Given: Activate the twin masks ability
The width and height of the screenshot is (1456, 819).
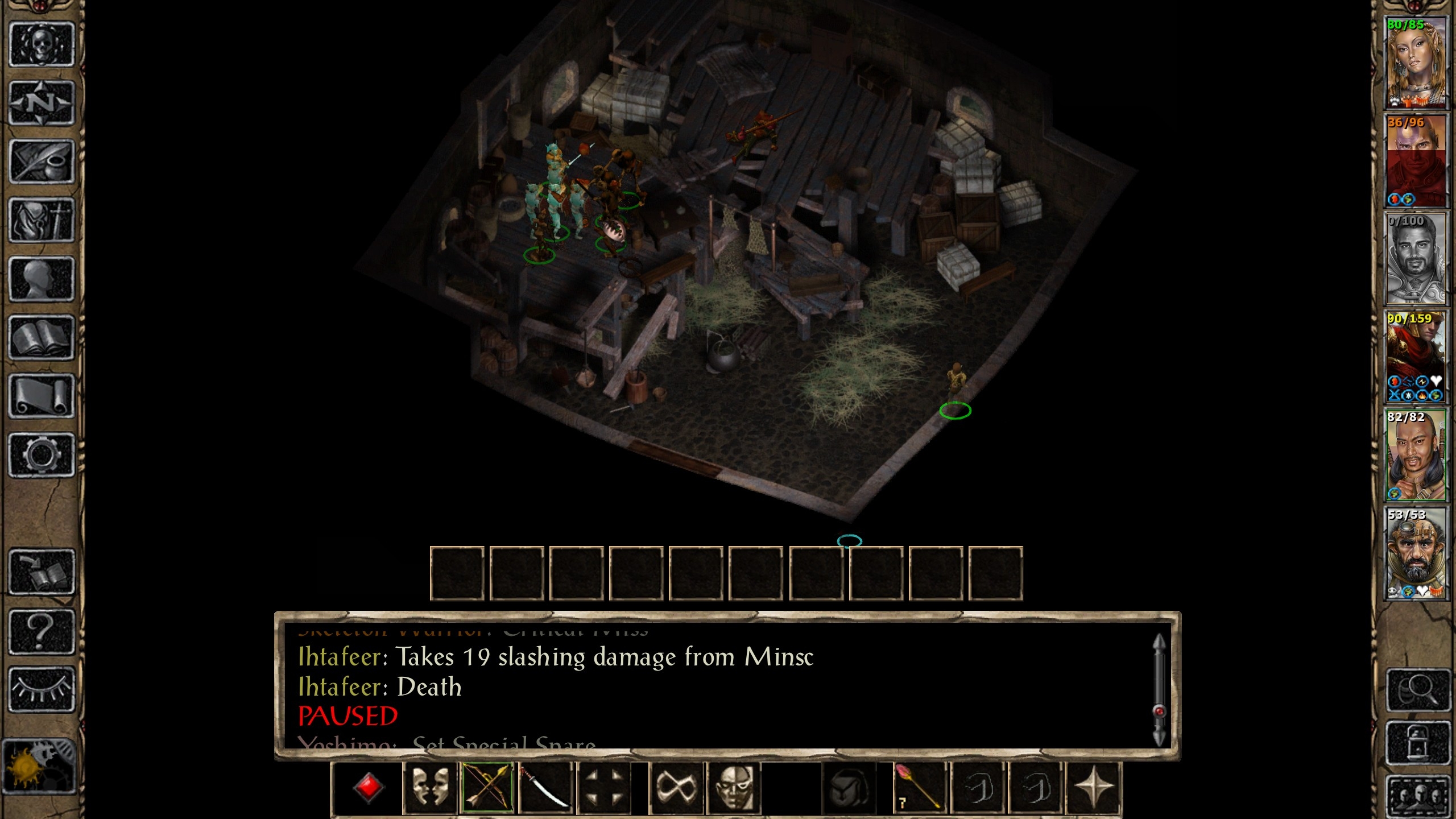Looking at the screenshot, I should [x=429, y=788].
